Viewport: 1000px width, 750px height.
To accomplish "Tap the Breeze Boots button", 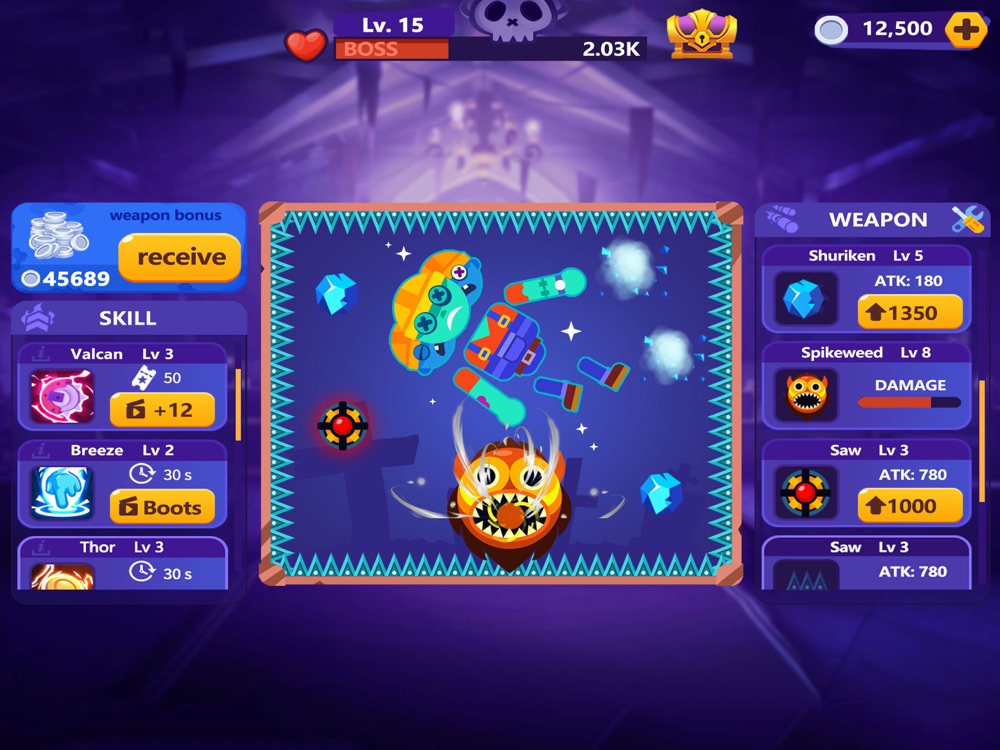I will [x=162, y=507].
